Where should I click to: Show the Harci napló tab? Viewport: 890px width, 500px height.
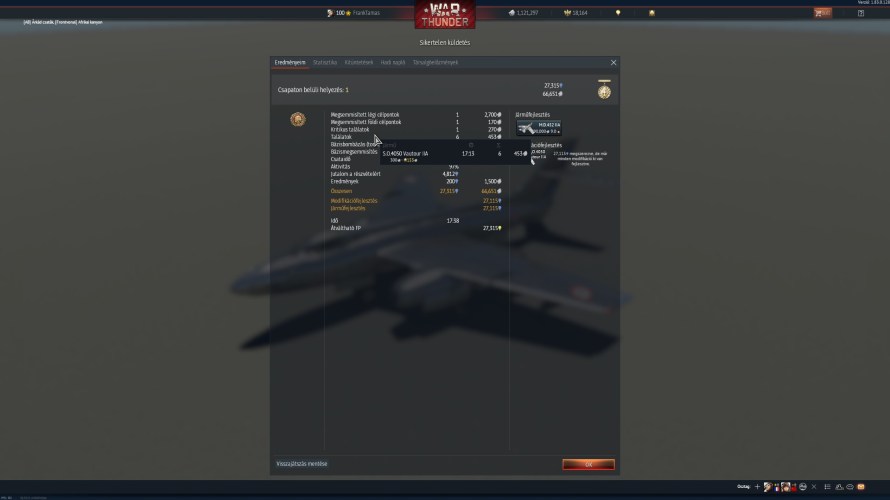coord(392,62)
